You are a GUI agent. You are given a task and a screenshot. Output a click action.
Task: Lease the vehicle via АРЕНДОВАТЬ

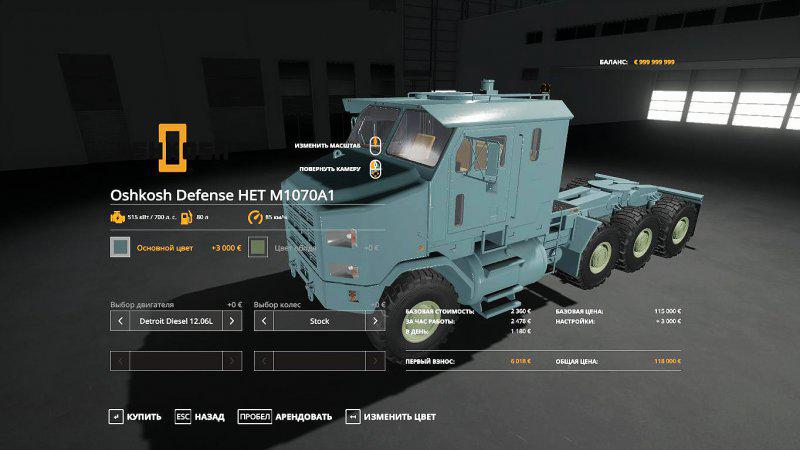click(x=285, y=416)
